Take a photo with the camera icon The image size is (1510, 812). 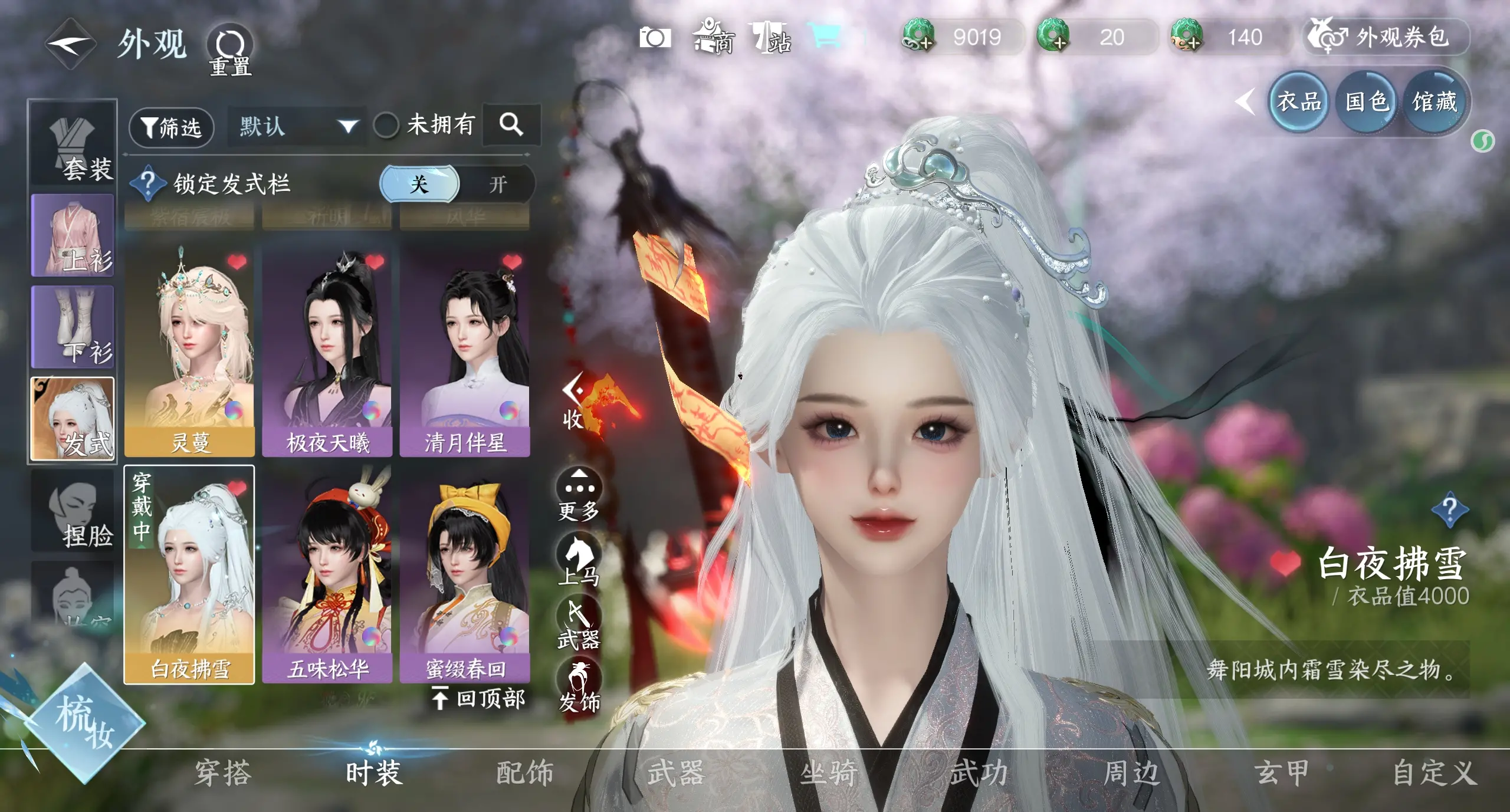pyautogui.click(x=655, y=38)
